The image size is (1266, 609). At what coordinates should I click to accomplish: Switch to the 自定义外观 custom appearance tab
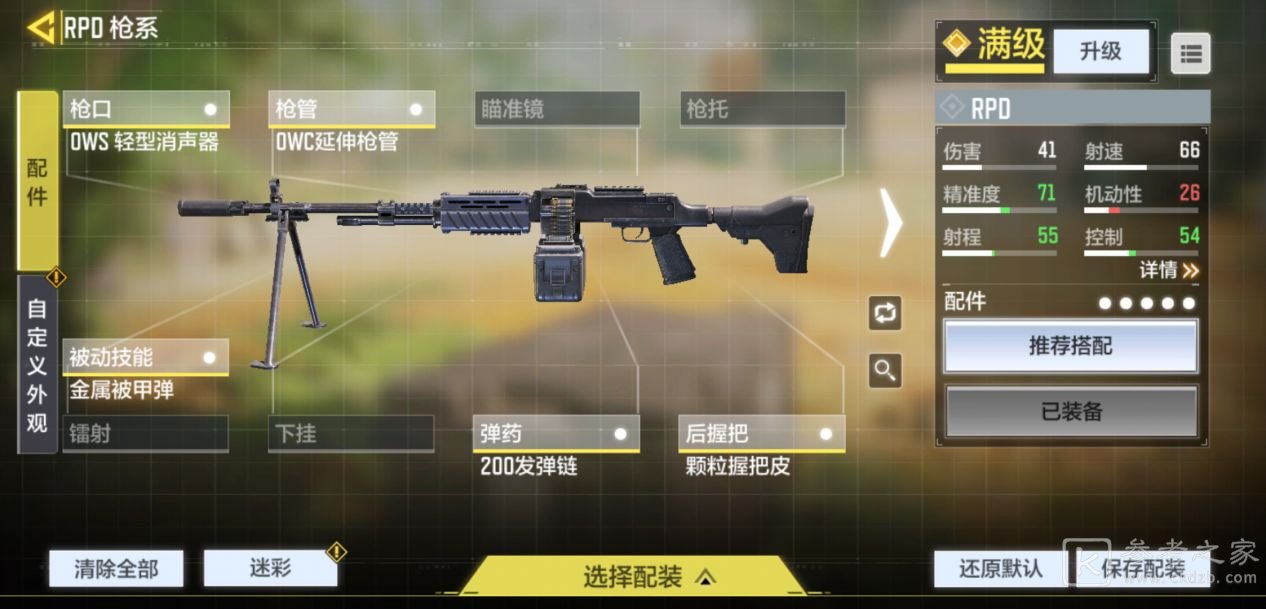pos(37,365)
